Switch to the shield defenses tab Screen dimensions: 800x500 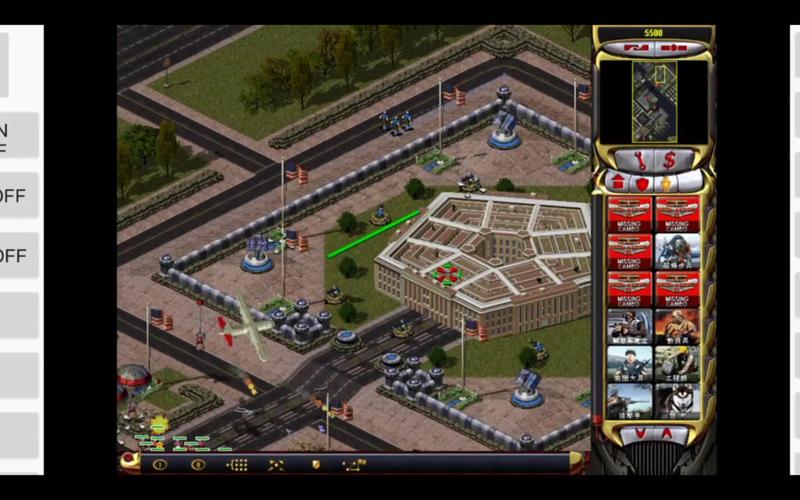640,183
